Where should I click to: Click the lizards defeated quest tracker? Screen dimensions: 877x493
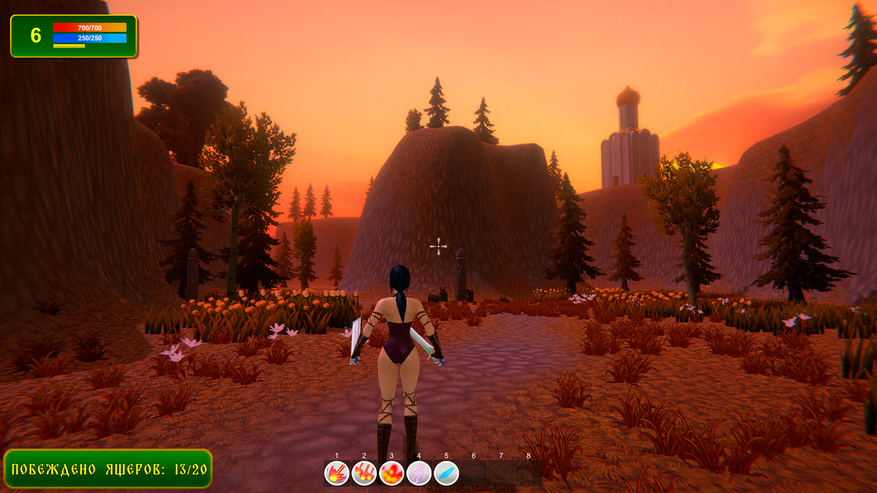click(108, 468)
